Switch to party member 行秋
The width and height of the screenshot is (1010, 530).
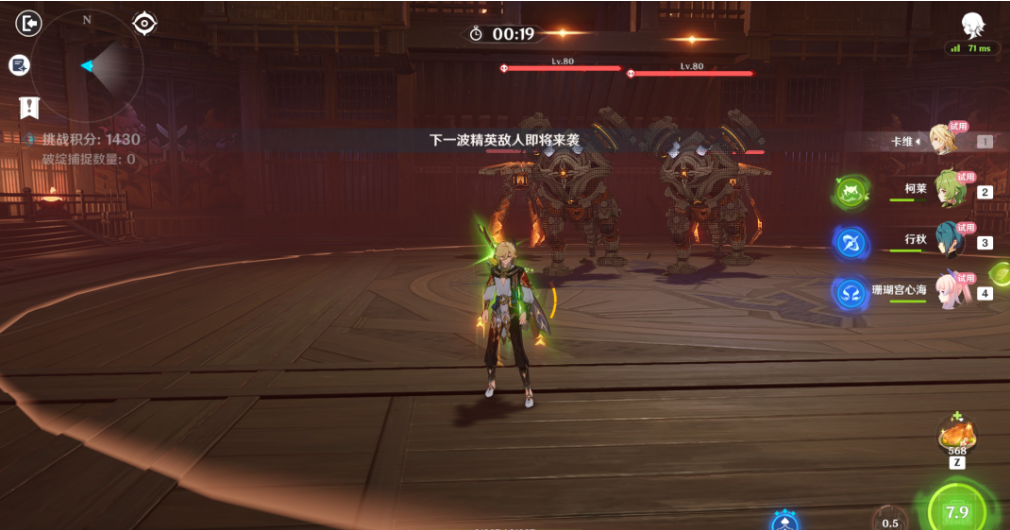(948, 240)
